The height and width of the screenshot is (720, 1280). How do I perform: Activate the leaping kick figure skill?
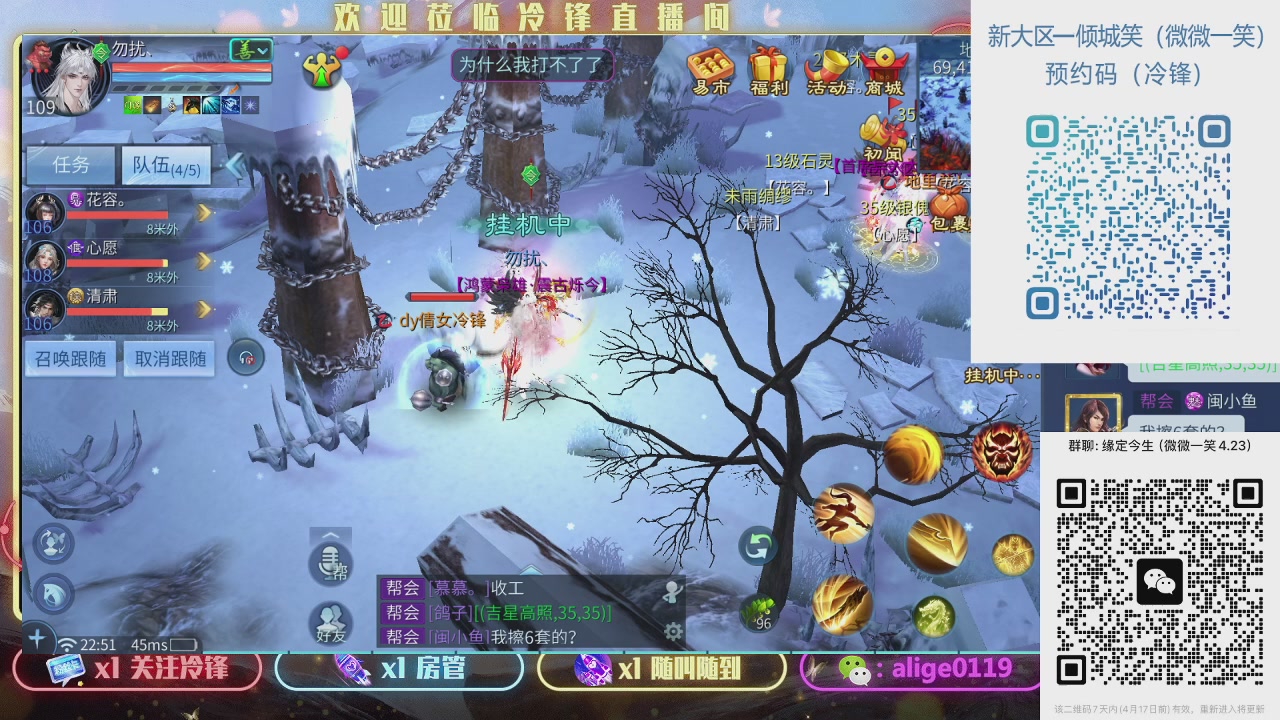(844, 513)
